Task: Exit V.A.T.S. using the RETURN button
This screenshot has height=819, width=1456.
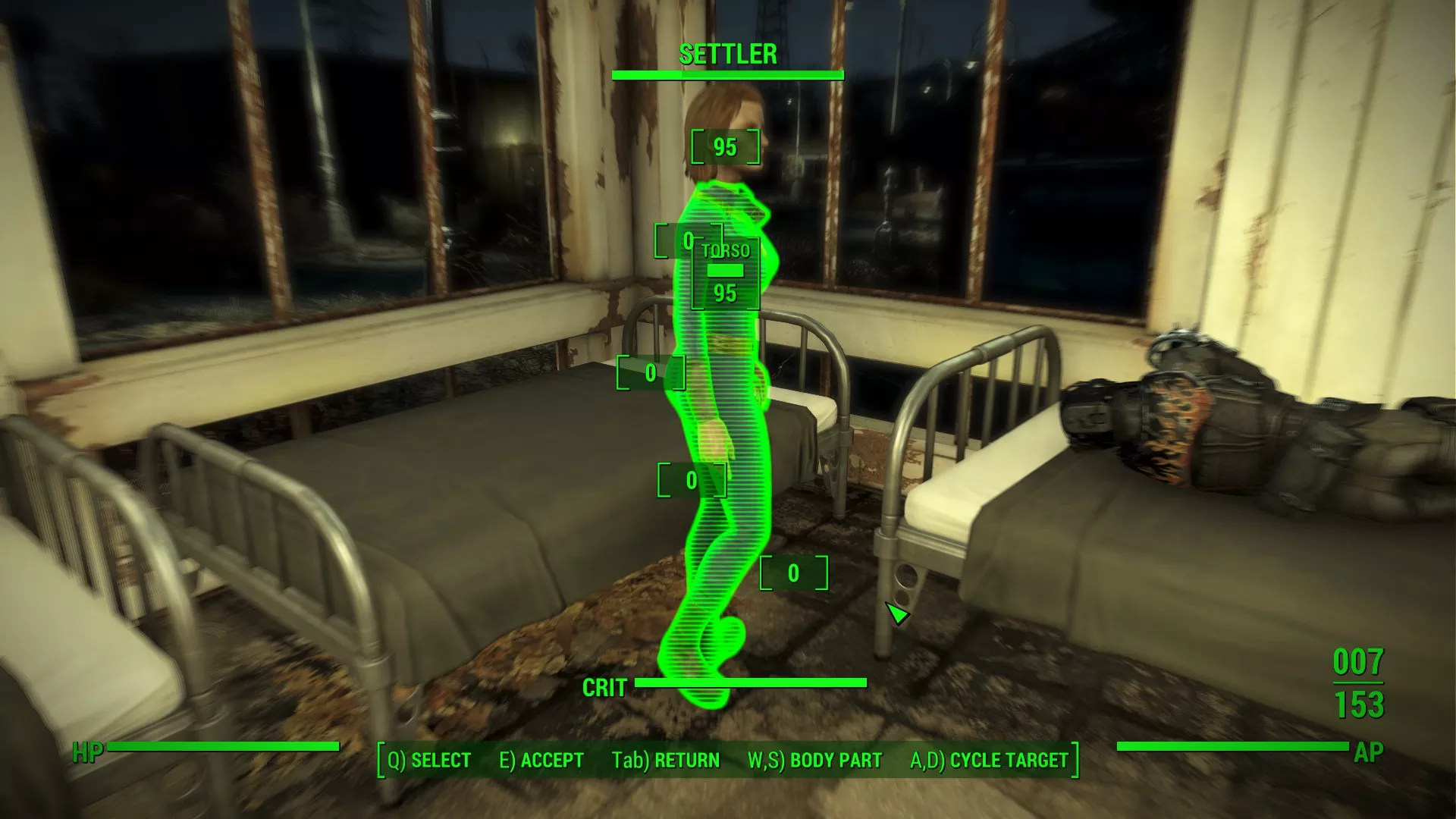Action: pos(666,760)
